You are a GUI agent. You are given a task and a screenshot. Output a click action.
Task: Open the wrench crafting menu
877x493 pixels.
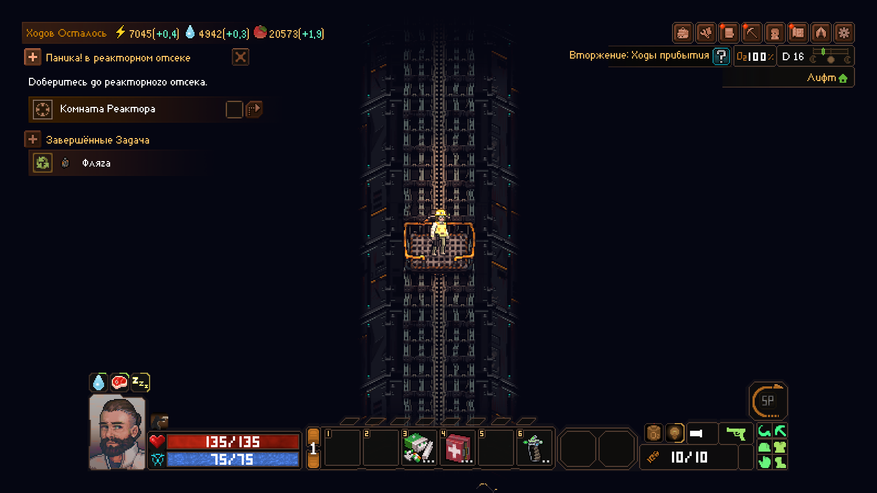(706, 33)
